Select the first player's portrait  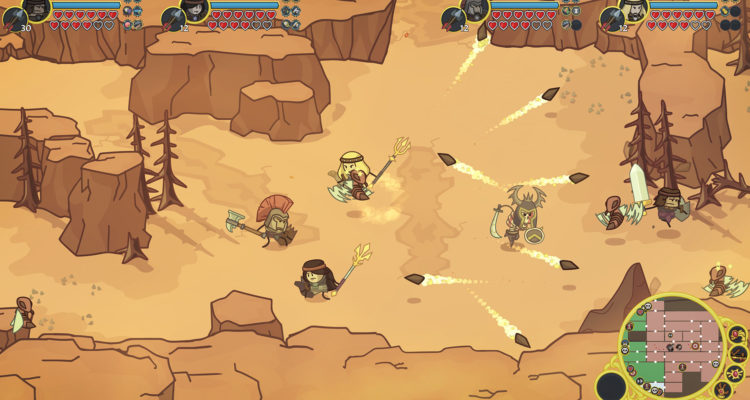pos(37,9)
